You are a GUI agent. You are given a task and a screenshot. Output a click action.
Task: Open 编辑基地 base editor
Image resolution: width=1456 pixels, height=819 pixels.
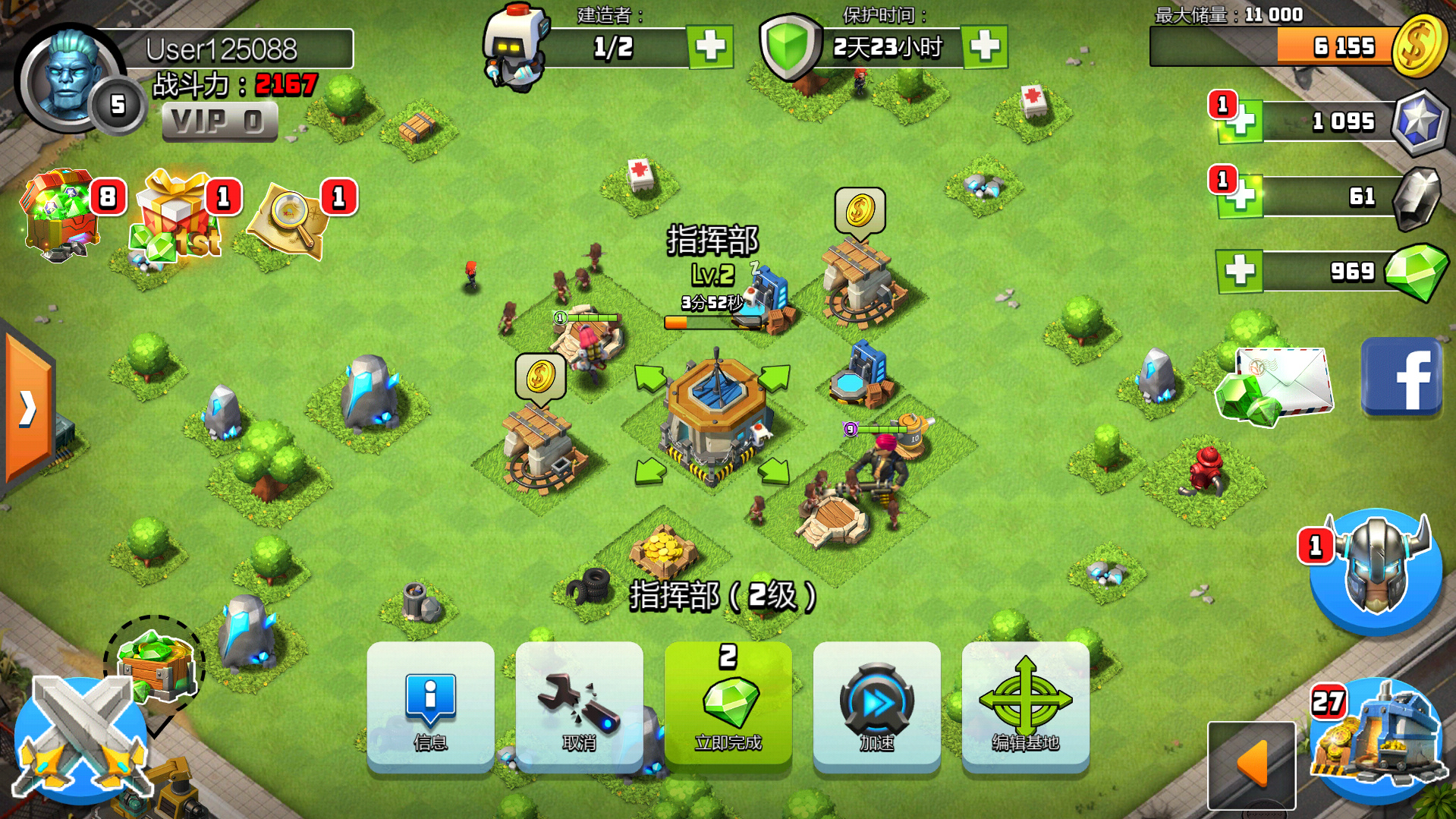pyautogui.click(x=1025, y=706)
